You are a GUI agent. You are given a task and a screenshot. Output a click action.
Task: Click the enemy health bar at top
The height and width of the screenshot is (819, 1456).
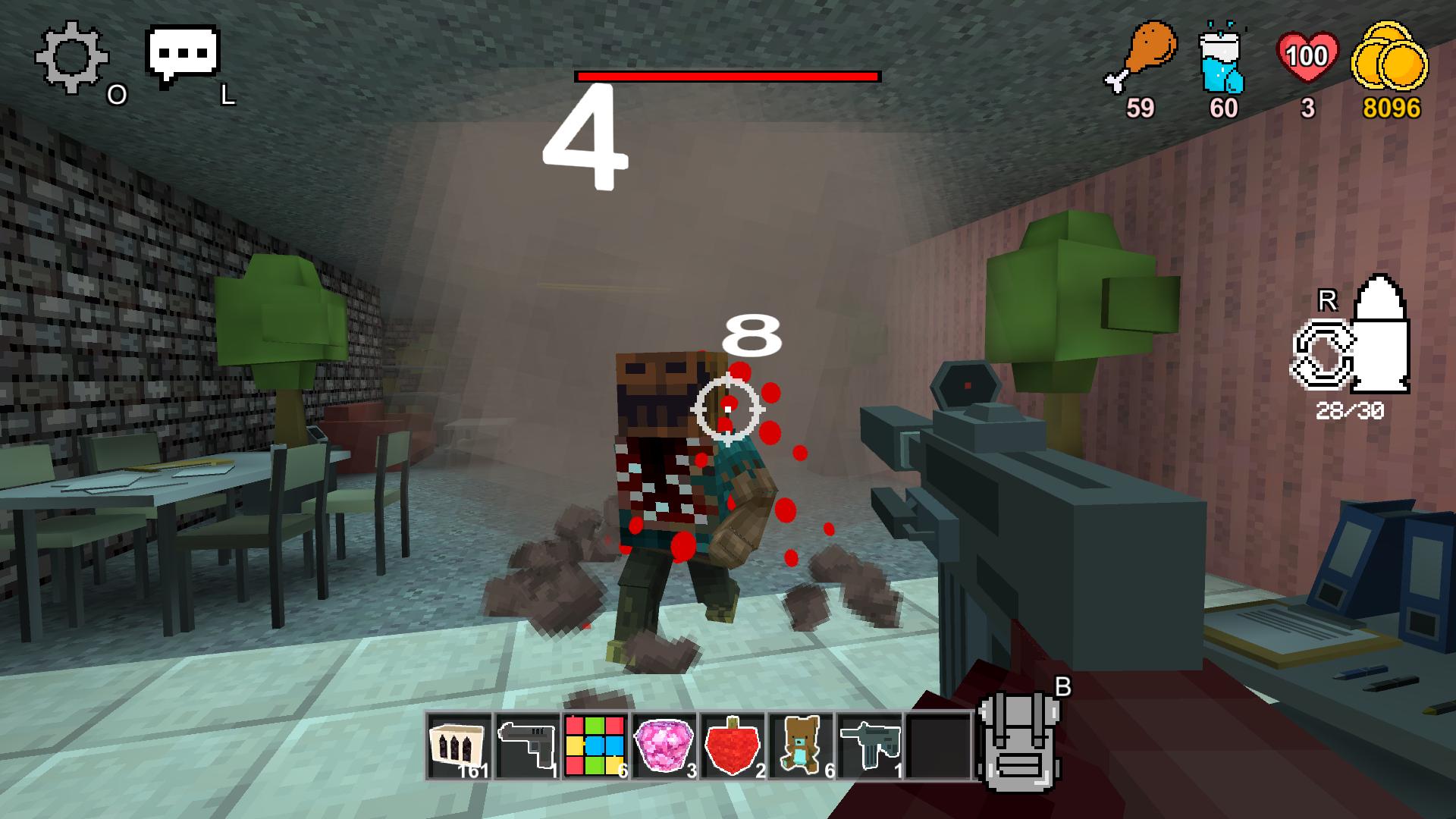tap(728, 76)
